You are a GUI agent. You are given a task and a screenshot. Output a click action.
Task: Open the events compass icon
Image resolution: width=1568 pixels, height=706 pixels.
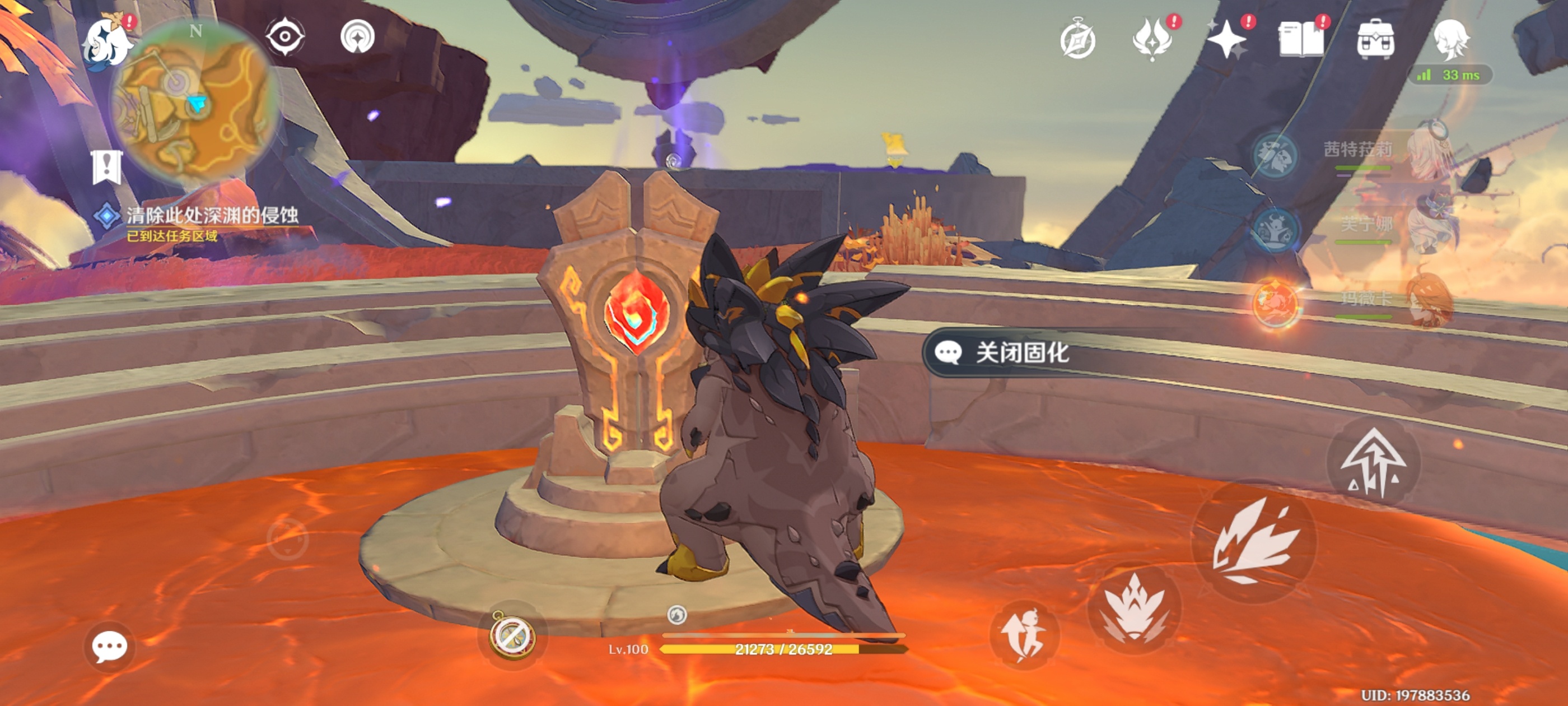(x=1077, y=40)
